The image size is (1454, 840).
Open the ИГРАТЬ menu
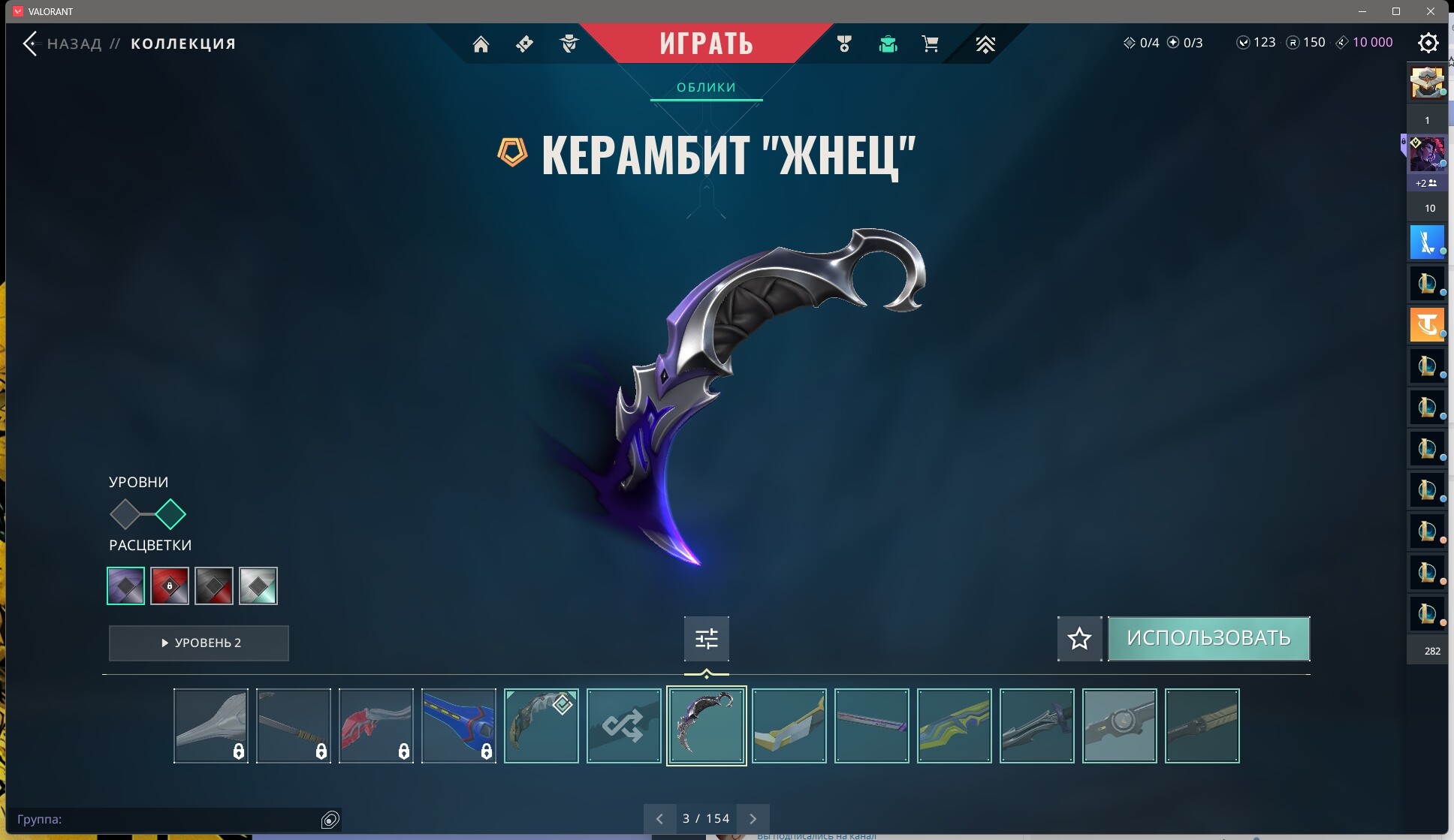point(707,43)
